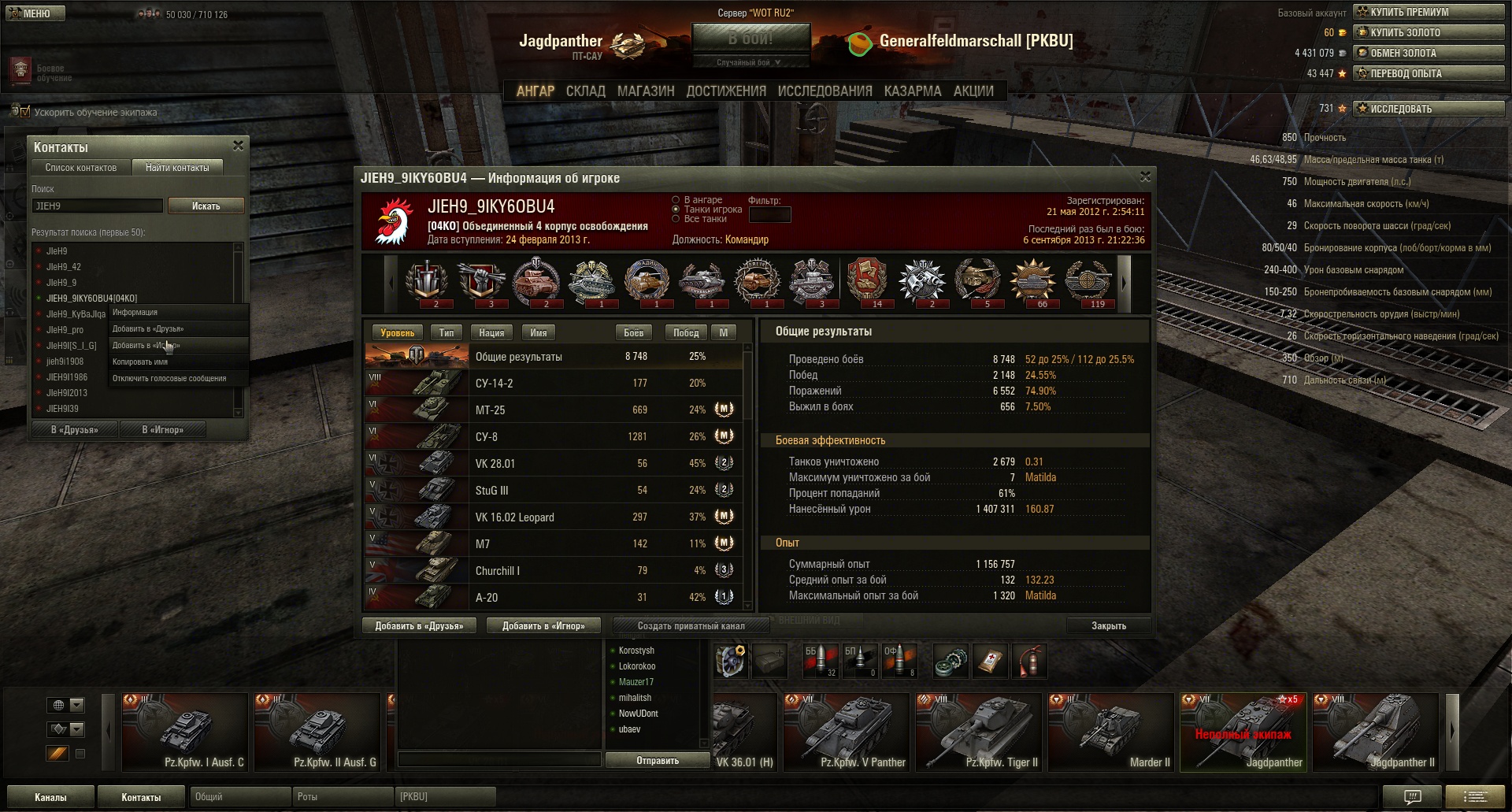The image size is (1512, 812).
Task: Switch to Список контактов tab
Action: 80,168
